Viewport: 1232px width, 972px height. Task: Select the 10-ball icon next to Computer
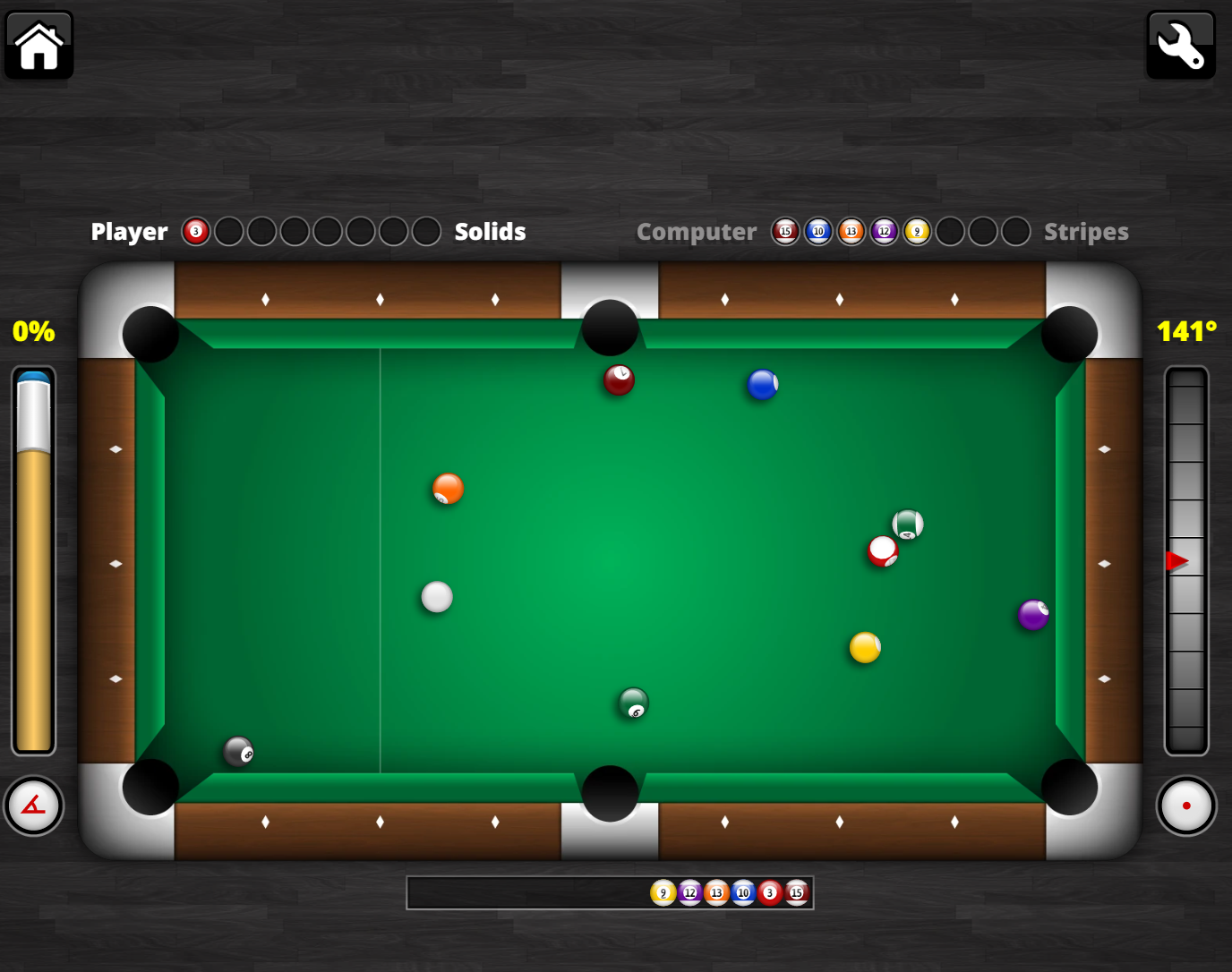(x=818, y=231)
